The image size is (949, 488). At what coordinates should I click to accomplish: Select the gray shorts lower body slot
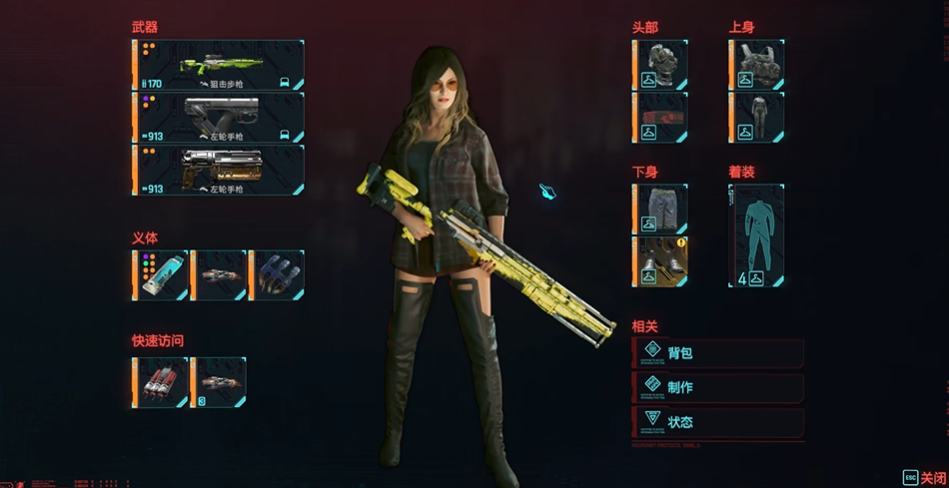click(x=660, y=208)
